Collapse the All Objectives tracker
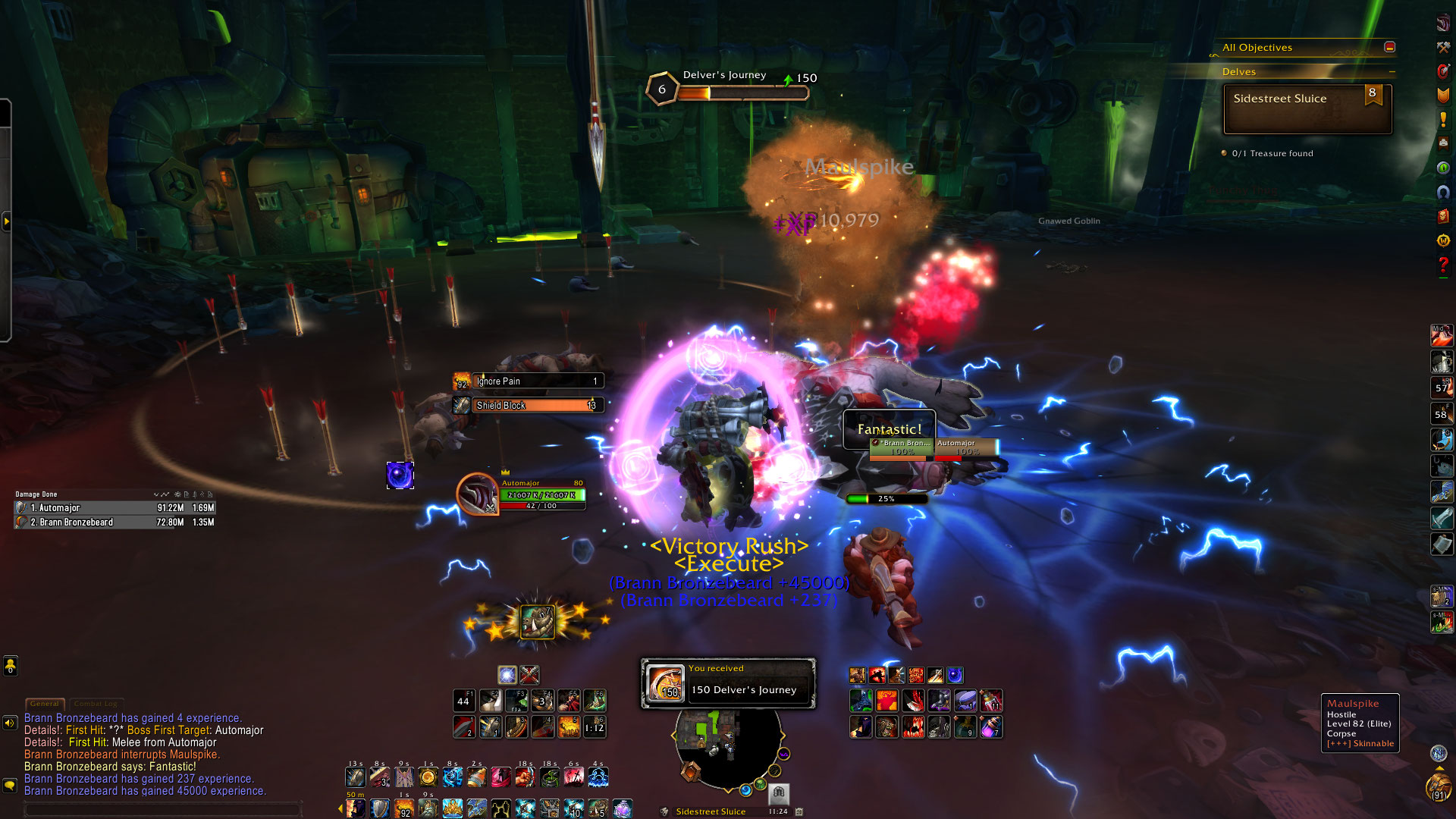This screenshot has height=819, width=1456. tap(1389, 47)
